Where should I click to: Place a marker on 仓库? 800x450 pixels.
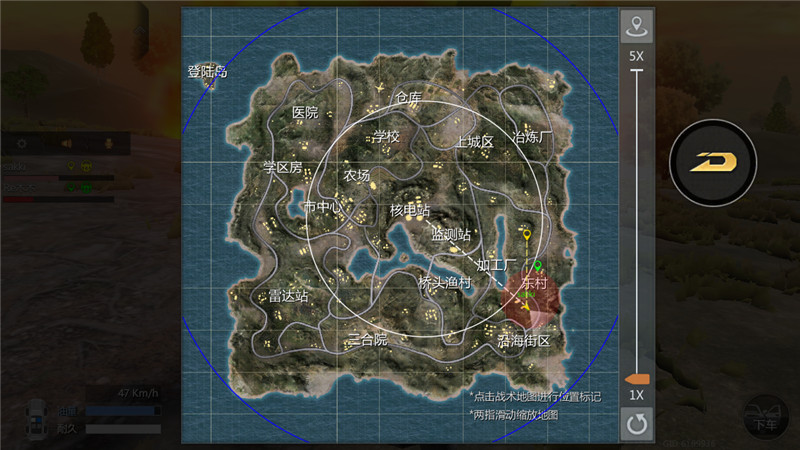point(408,98)
